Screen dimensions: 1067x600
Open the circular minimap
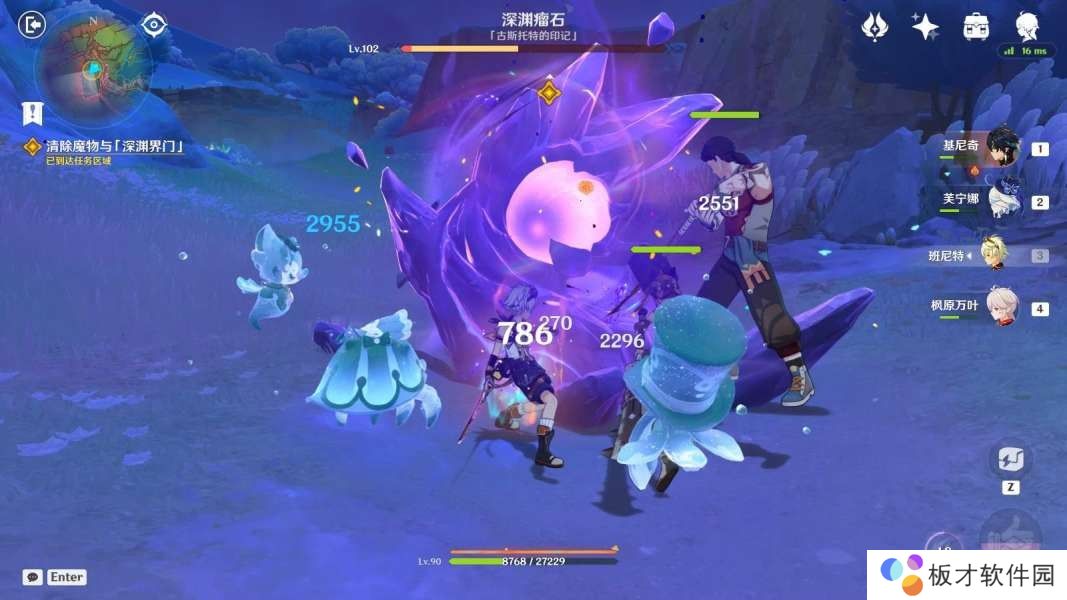coord(92,68)
